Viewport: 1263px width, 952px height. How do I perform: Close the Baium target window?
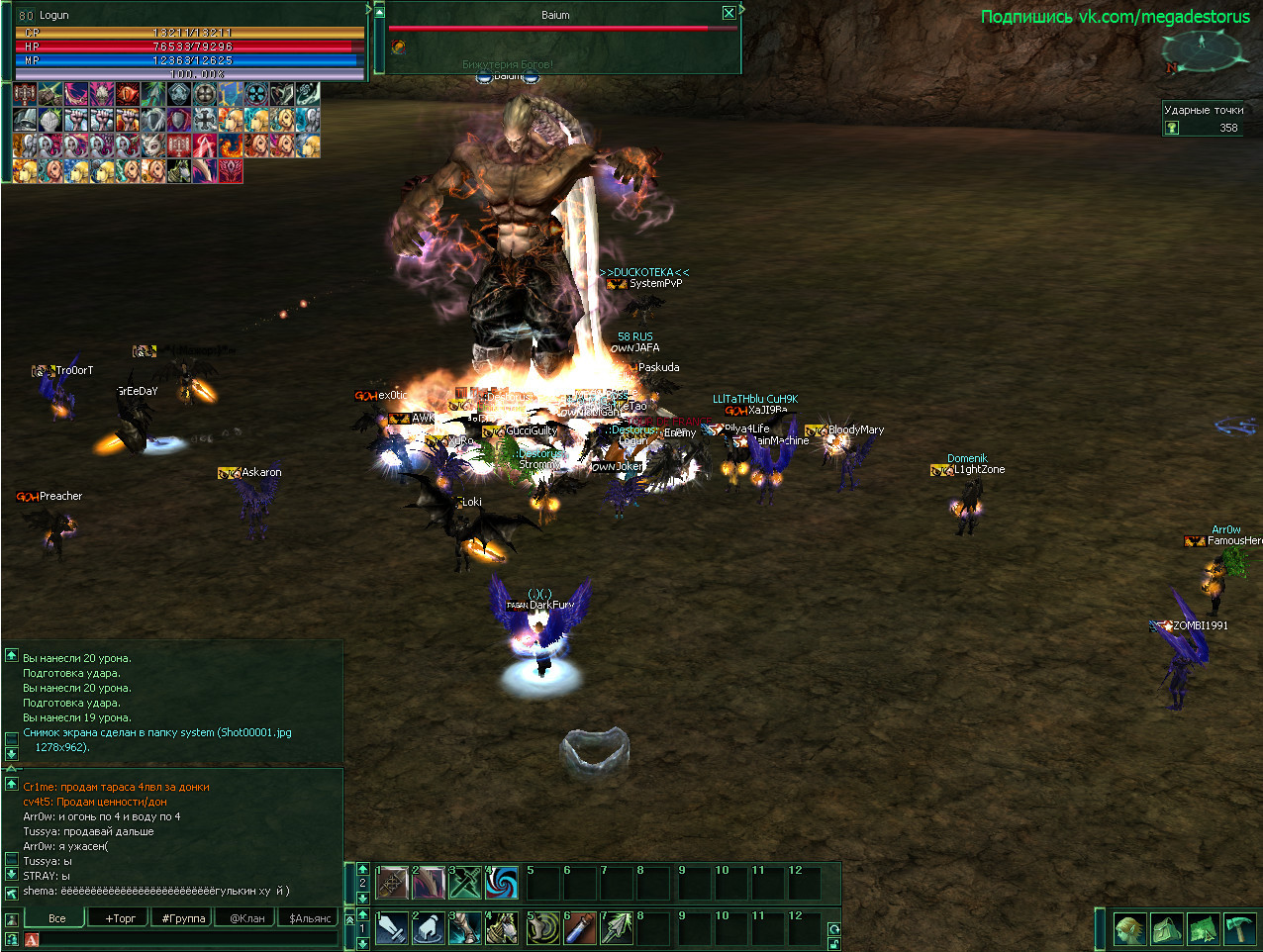pyautogui.click(x=729, y=13)
